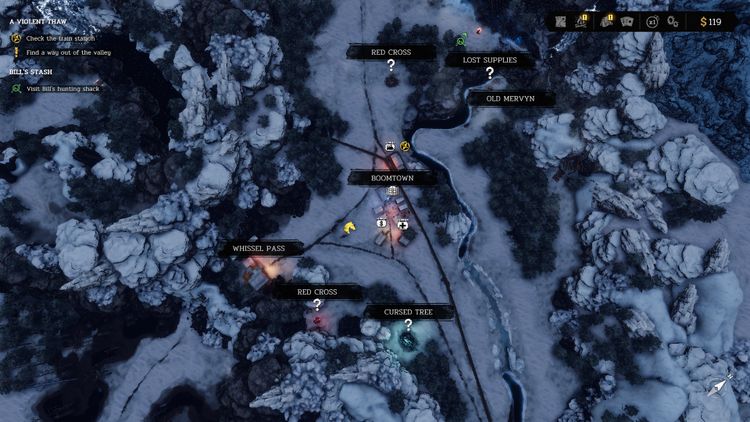Click the green Bill's Stash quest marker
This screenshot has width=750, height=422.
pyautogui.click(x=461, y=41)
